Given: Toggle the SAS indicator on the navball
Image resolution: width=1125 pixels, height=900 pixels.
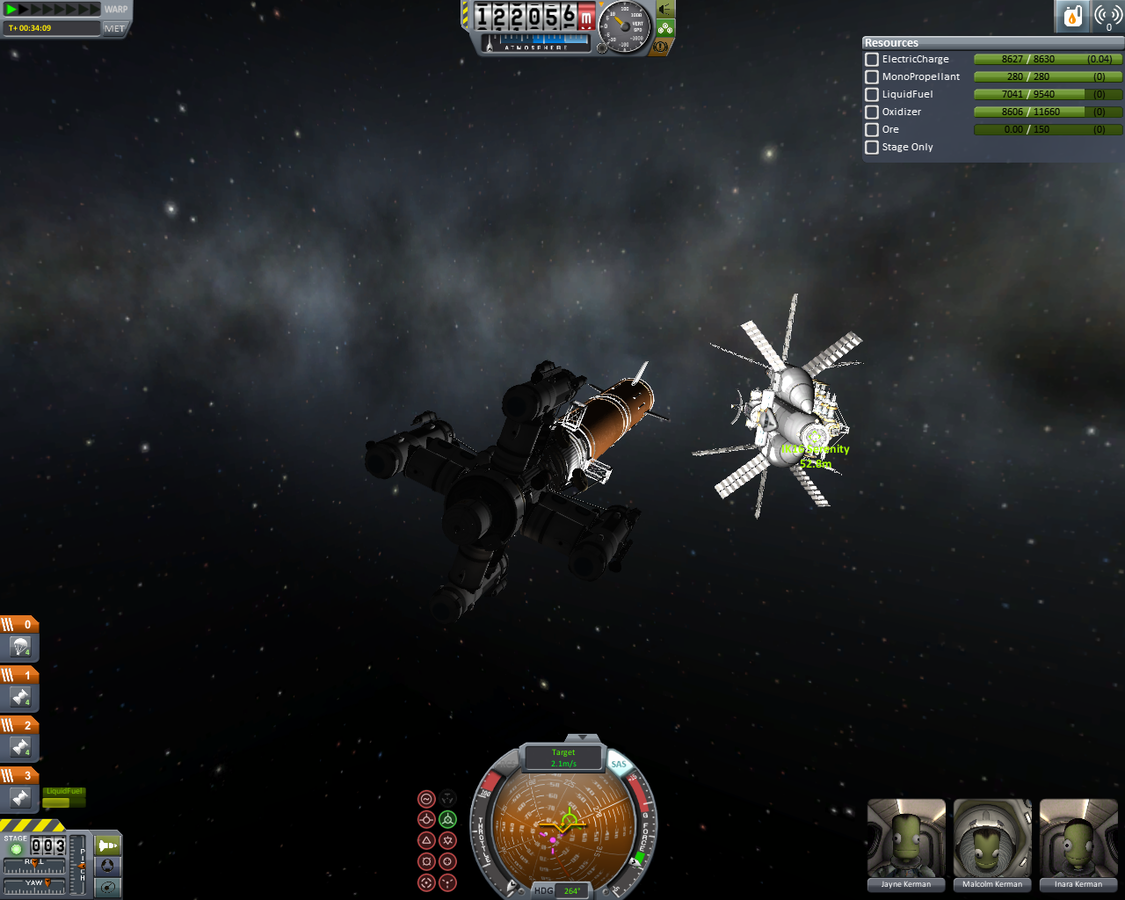Looking at the screenshot, I should (619, 765).
